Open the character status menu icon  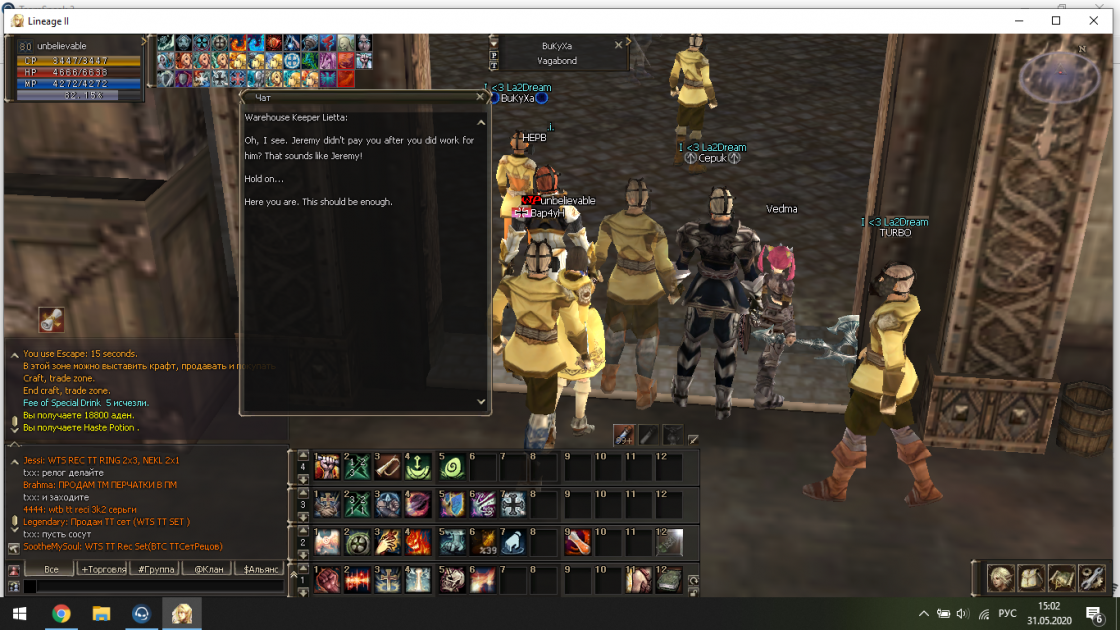point(1000,578)
